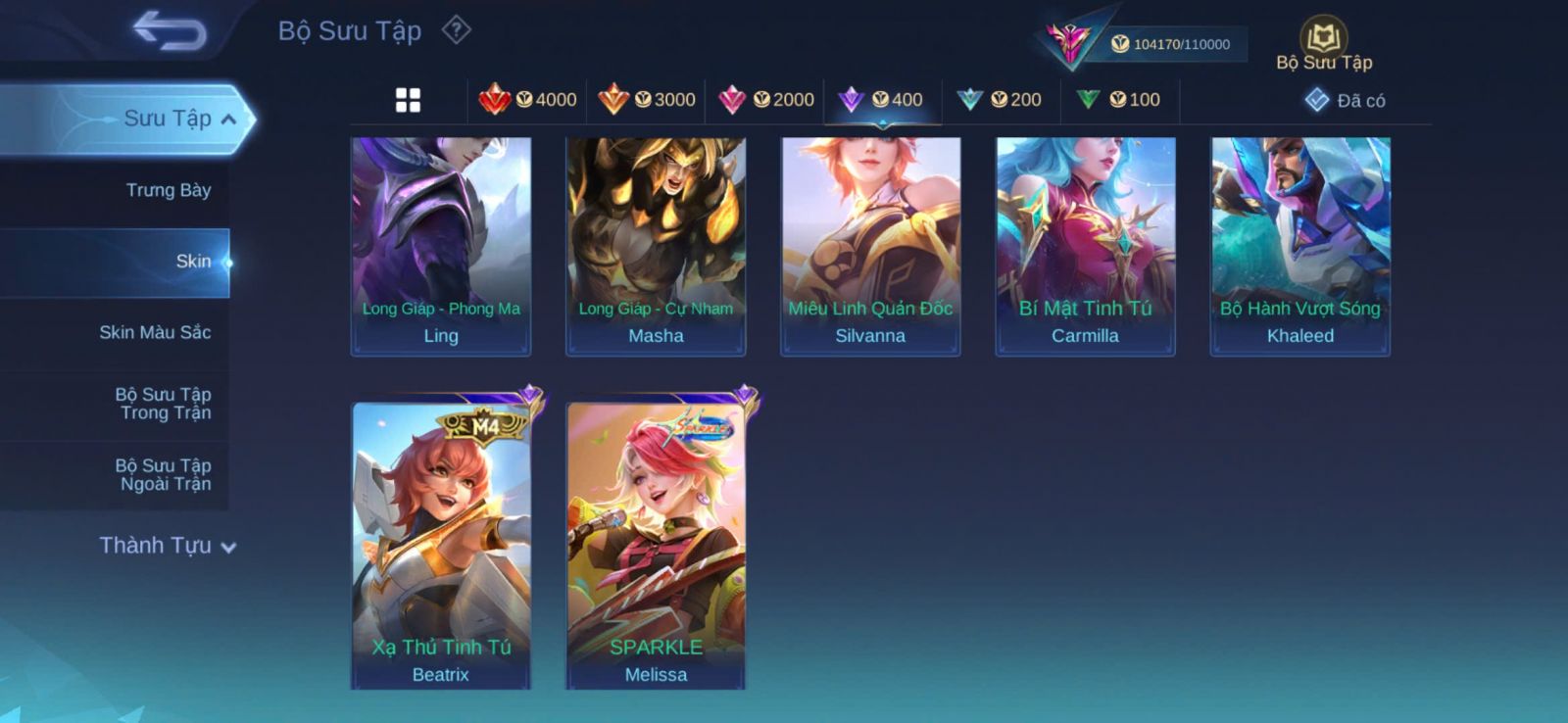Open Bộ Sưu Tập Ngoài Trận
The width and height of the screenshot is (1568, 723).
pos(164,475)
